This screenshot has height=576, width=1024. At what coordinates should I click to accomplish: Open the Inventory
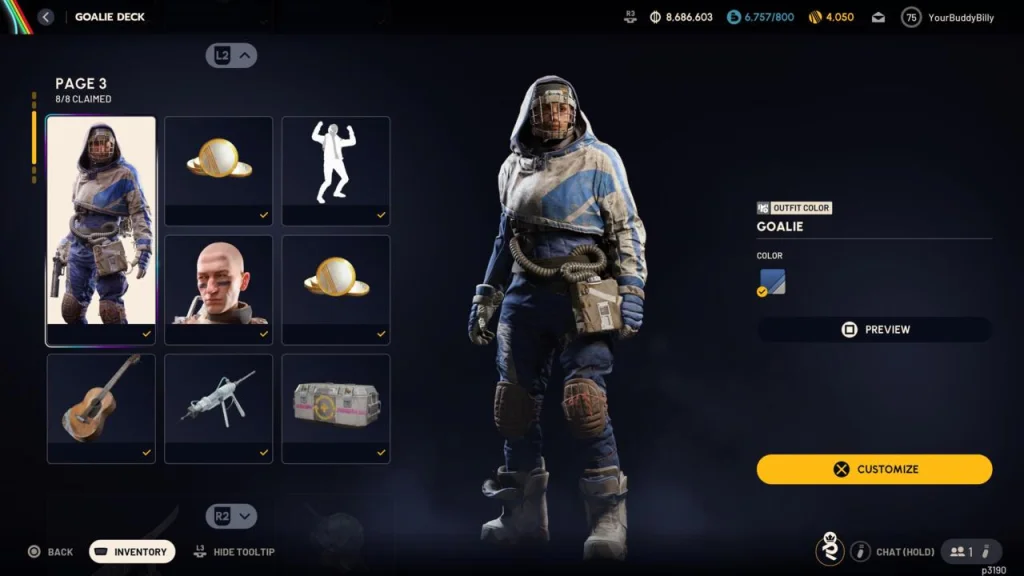click(x=132, y=552)
